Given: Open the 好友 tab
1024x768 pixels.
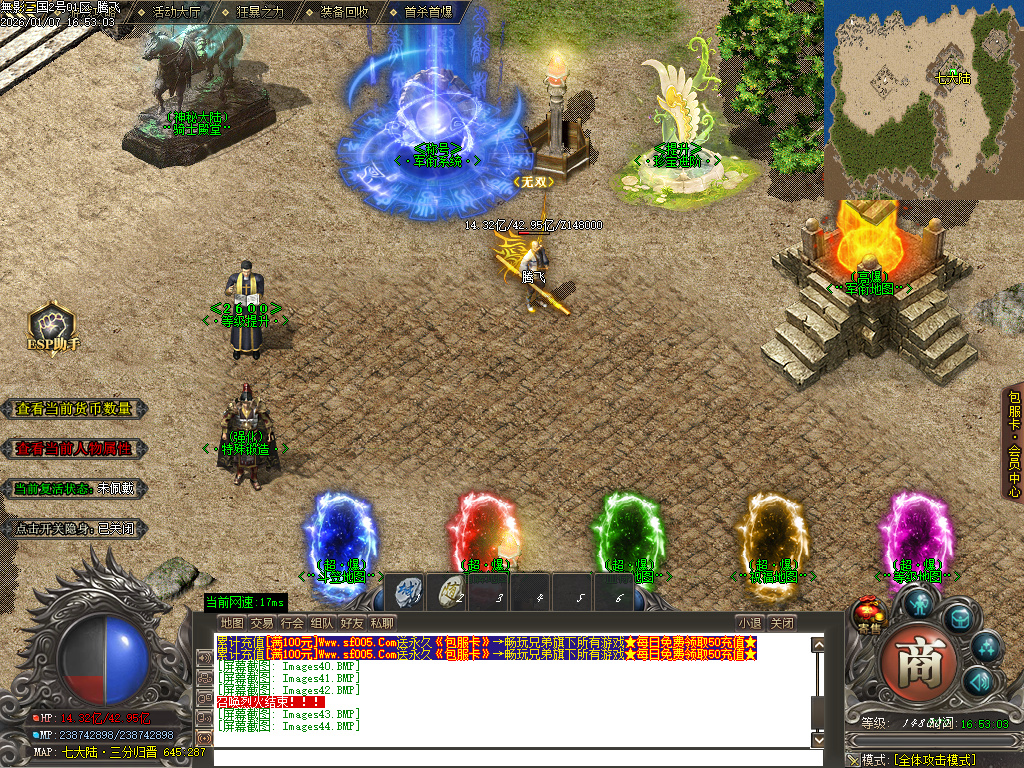Looking at the screenshot, I should 352,623.
